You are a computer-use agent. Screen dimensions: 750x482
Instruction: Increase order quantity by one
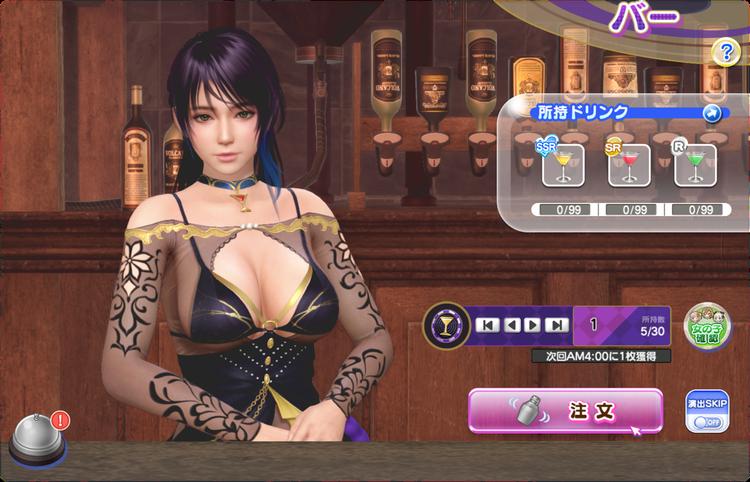click(534, 325)
